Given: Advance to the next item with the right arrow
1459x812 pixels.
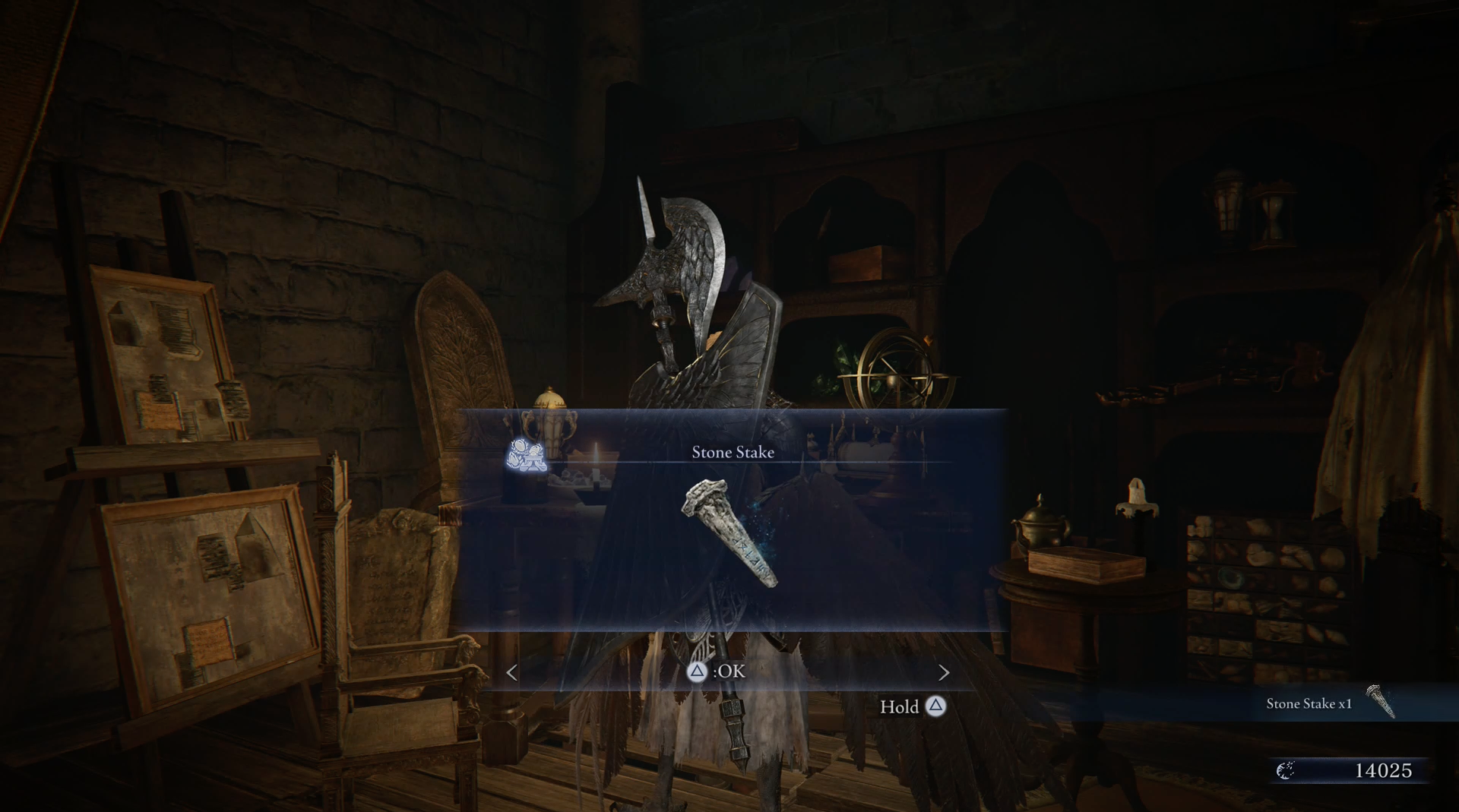Looking at the screenshot, I should [944, 672].
